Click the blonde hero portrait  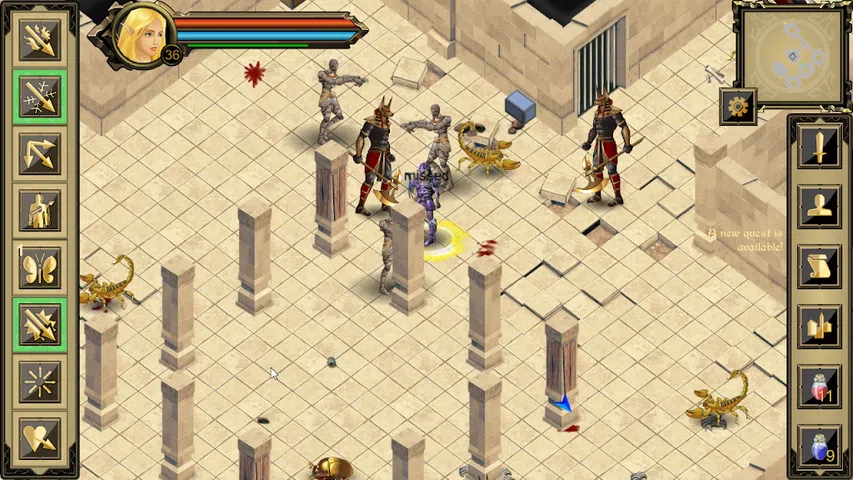(140, 35)
